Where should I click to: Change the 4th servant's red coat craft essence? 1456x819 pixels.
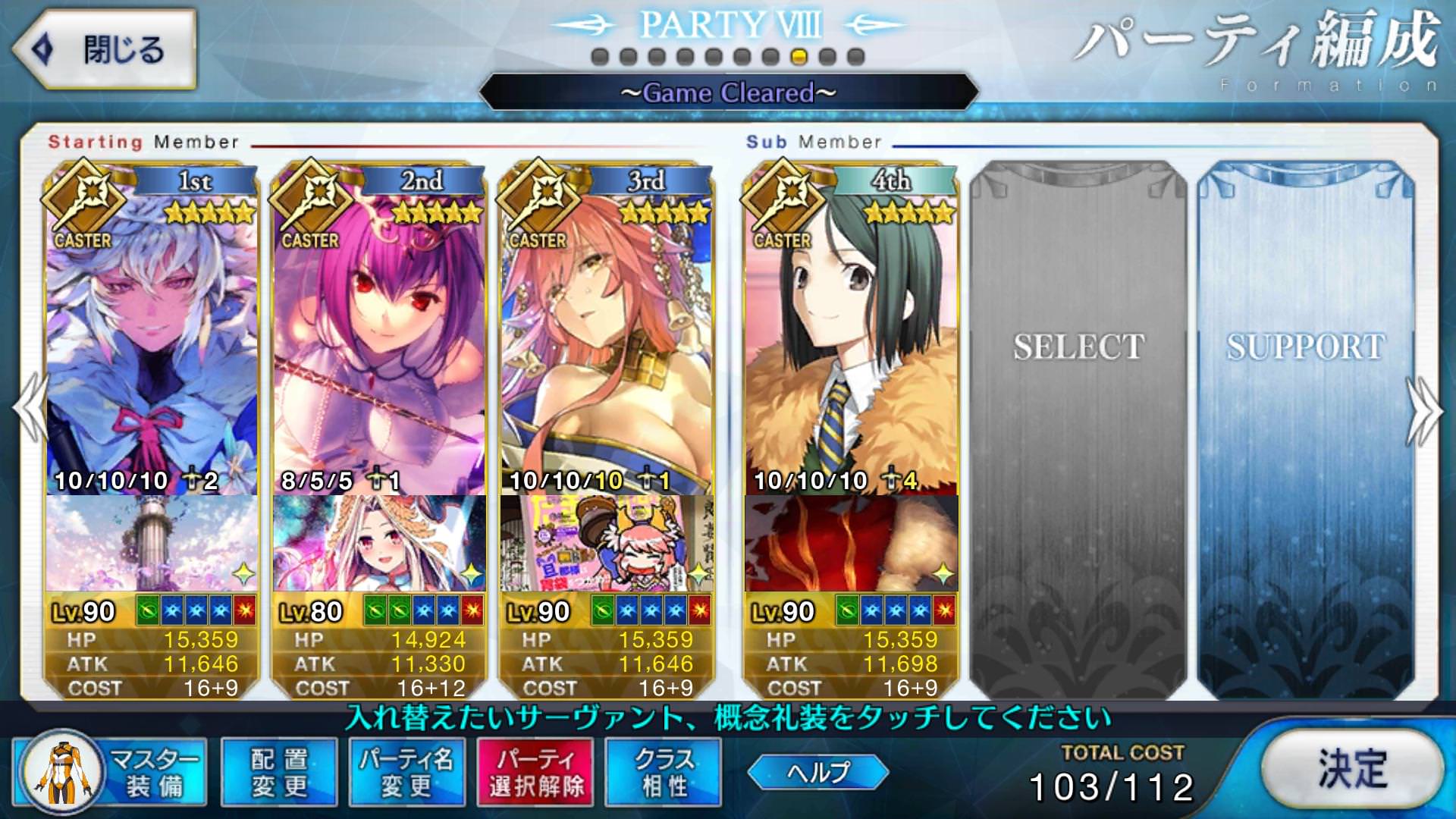pyautogui.click(x=851, y=543)
